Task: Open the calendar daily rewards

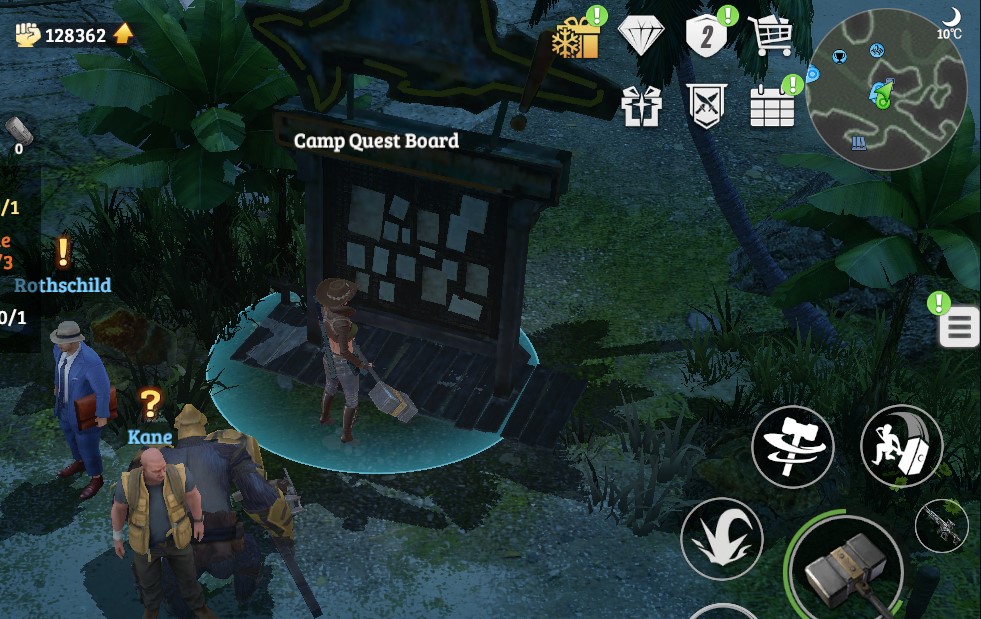Action: click(772, 106)
